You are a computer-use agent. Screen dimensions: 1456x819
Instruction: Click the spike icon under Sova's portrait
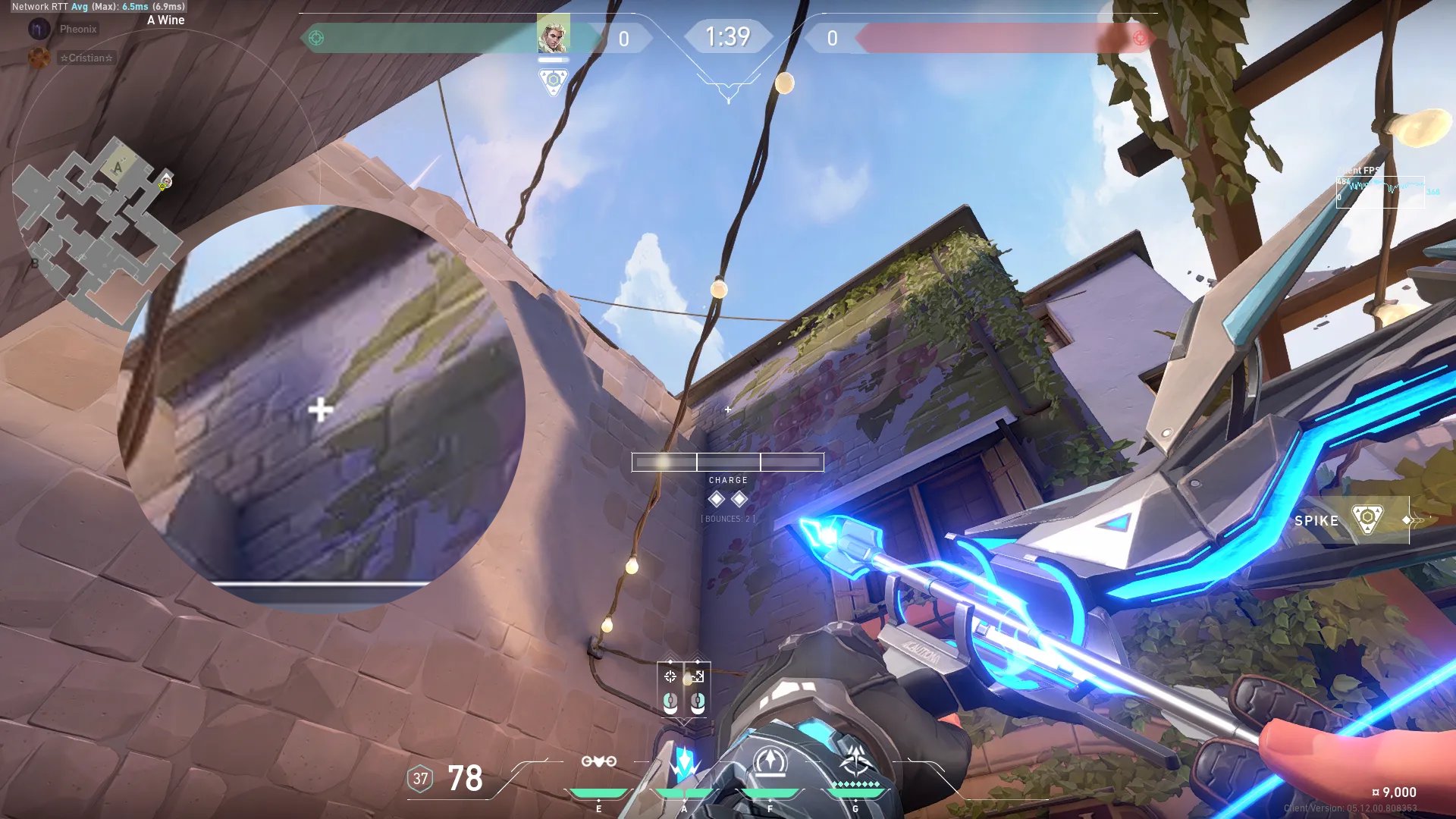[553, 80]
